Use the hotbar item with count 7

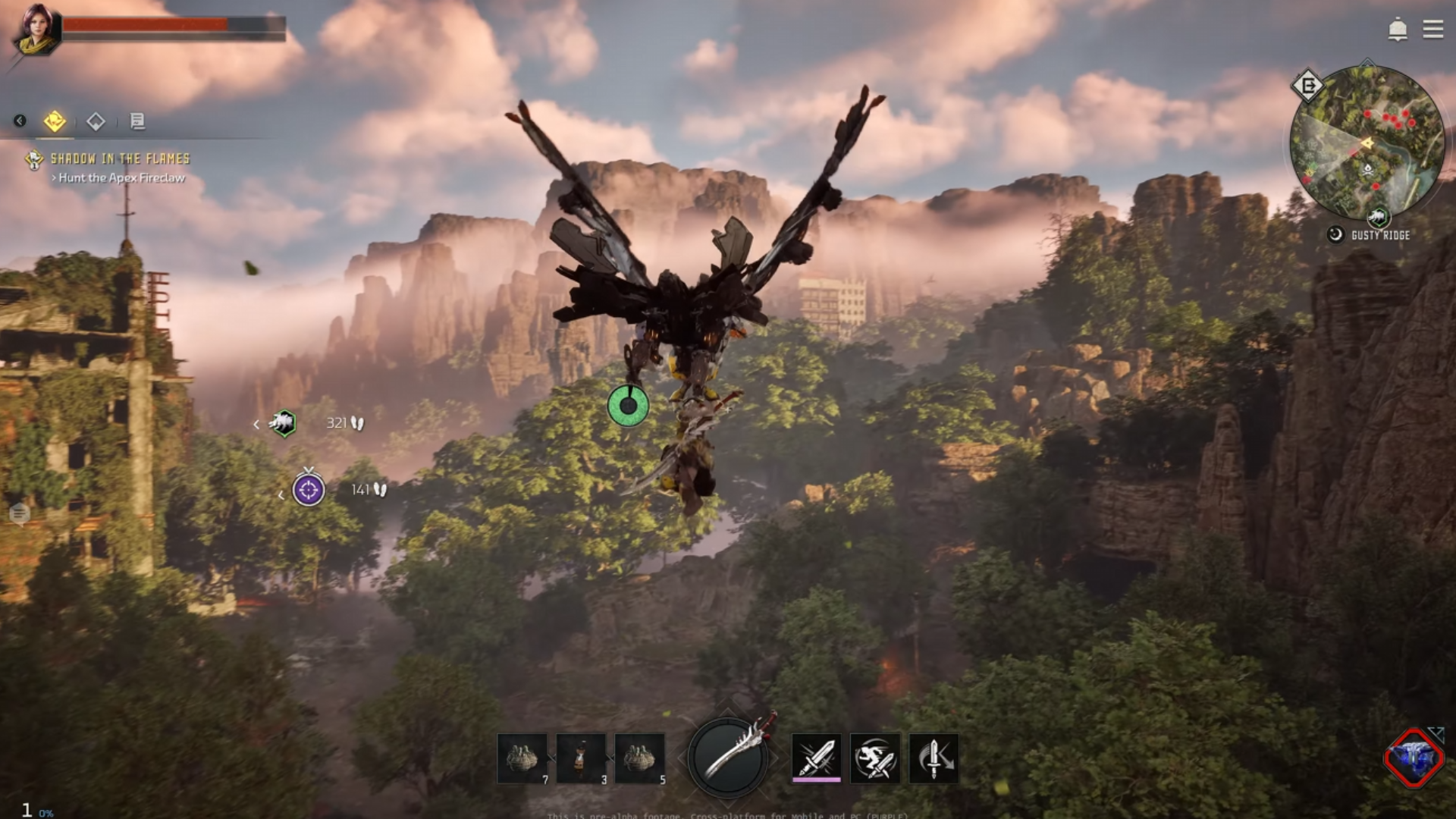click(522, 758)
